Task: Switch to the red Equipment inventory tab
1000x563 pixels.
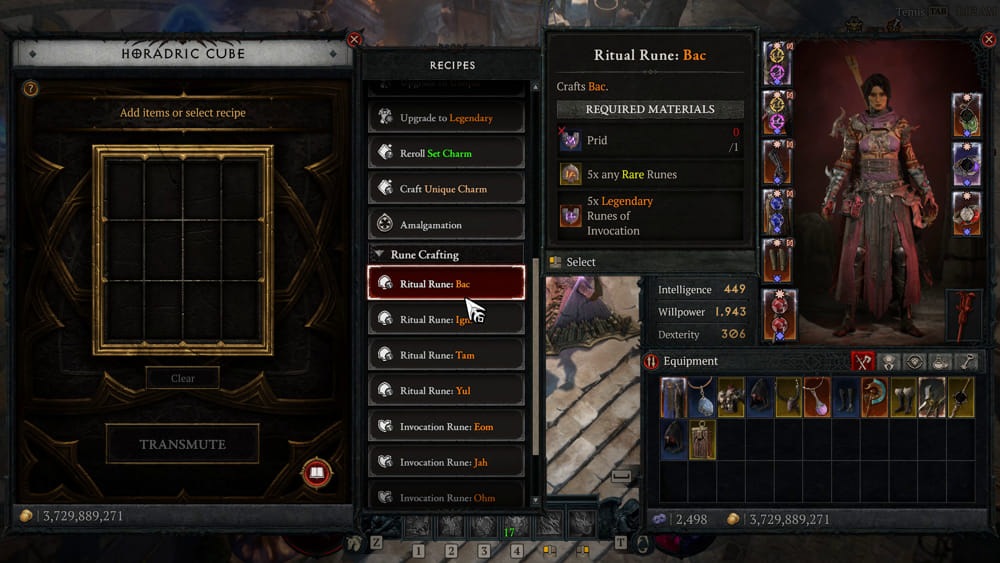Action: (863, 362)
